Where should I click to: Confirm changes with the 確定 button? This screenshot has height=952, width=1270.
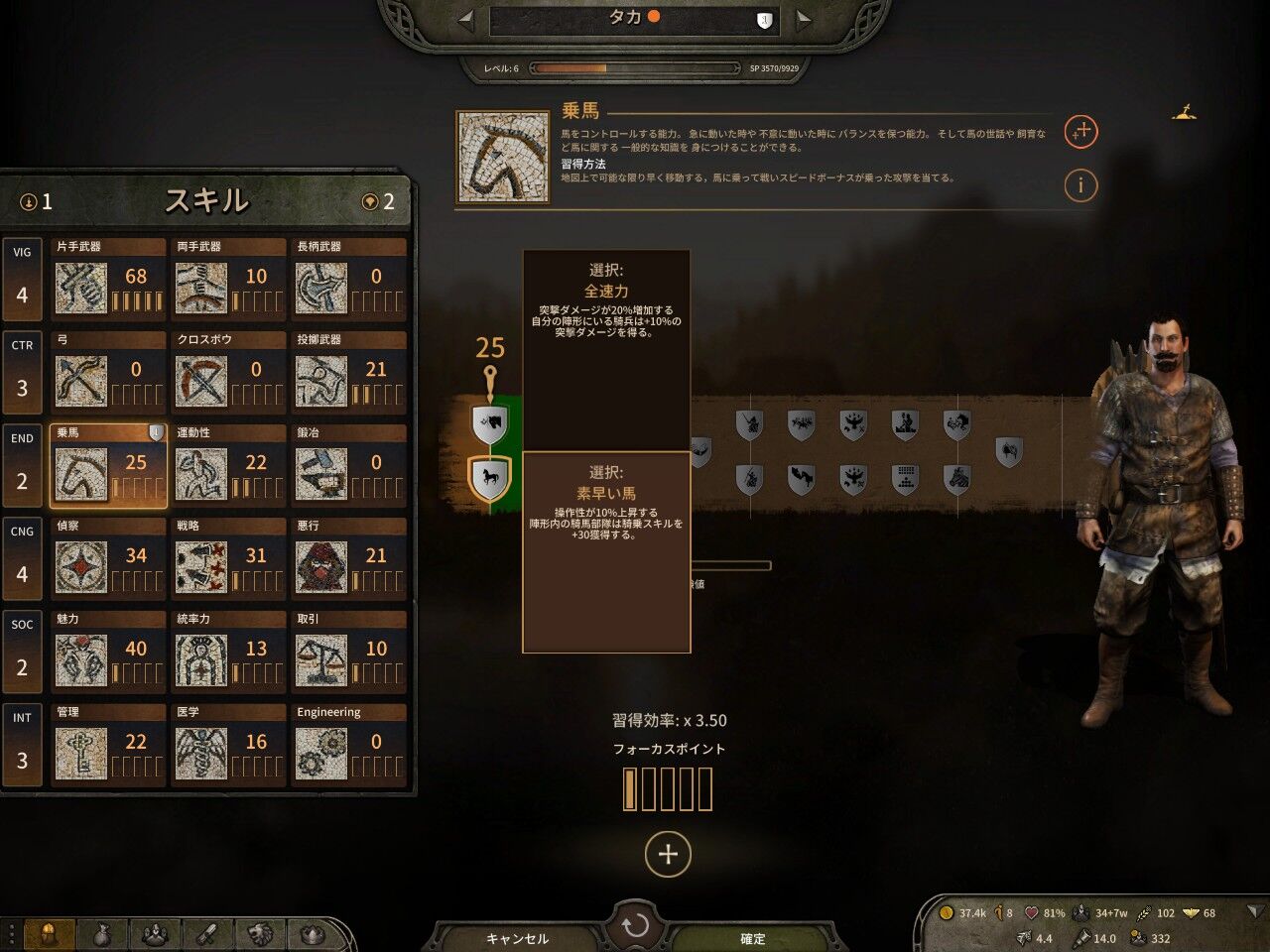[753, 938]
